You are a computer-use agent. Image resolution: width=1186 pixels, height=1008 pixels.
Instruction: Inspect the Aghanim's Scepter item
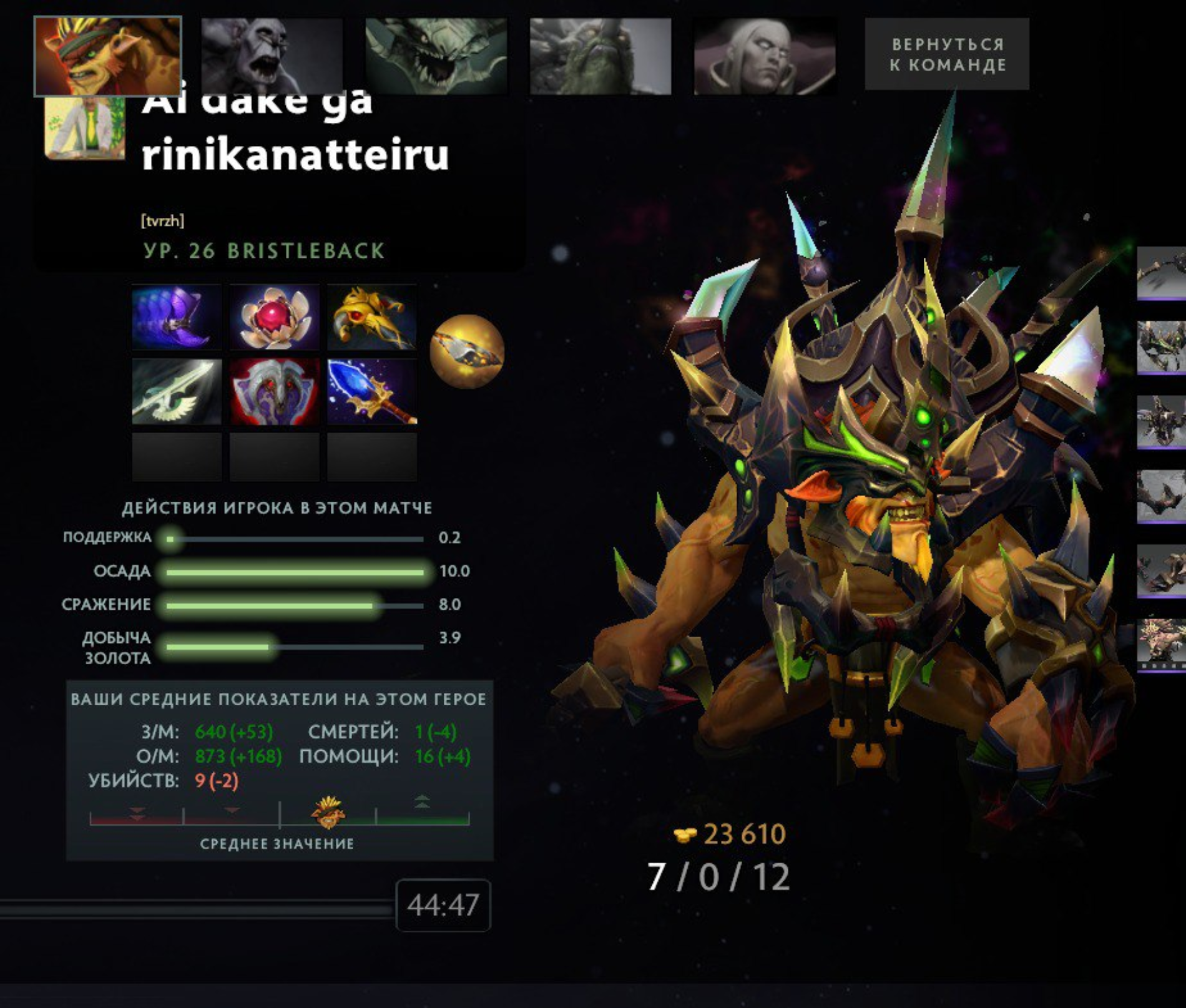pos(372,391)
